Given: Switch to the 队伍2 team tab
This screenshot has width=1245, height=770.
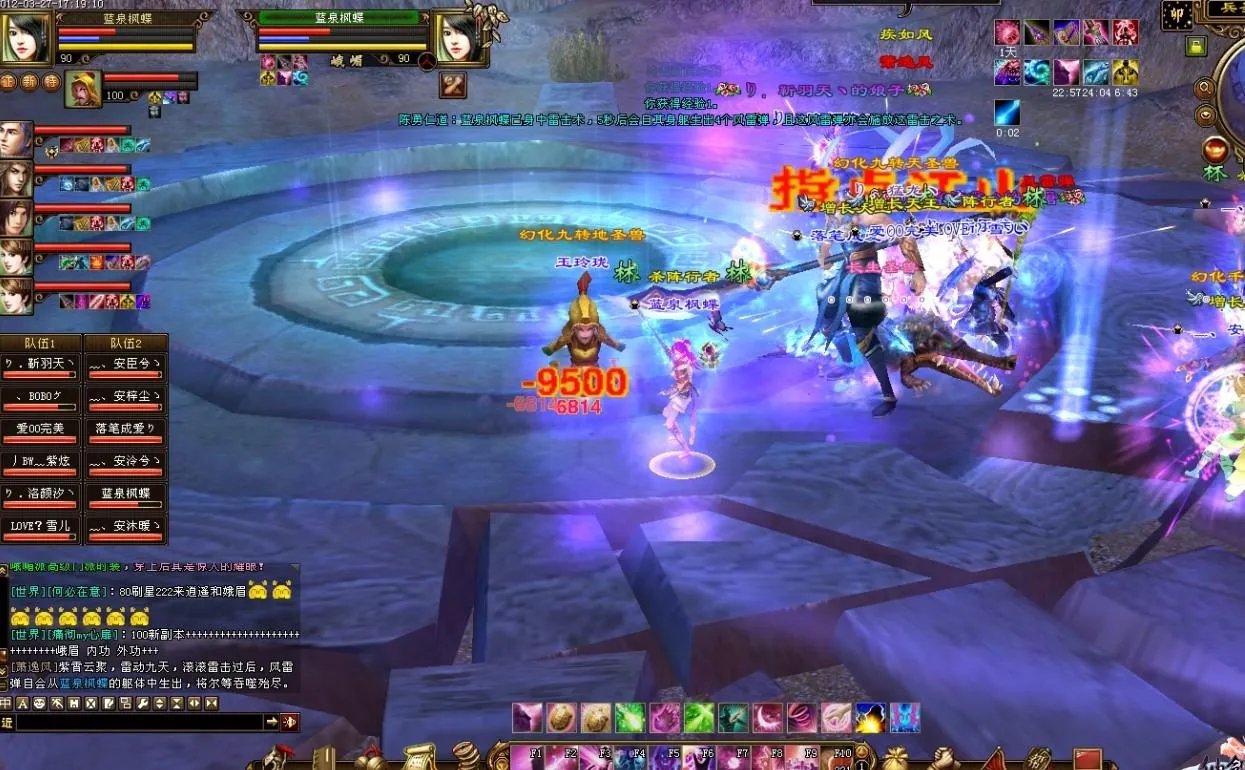Looking at the screenshot, I should (x=125, y=343).
